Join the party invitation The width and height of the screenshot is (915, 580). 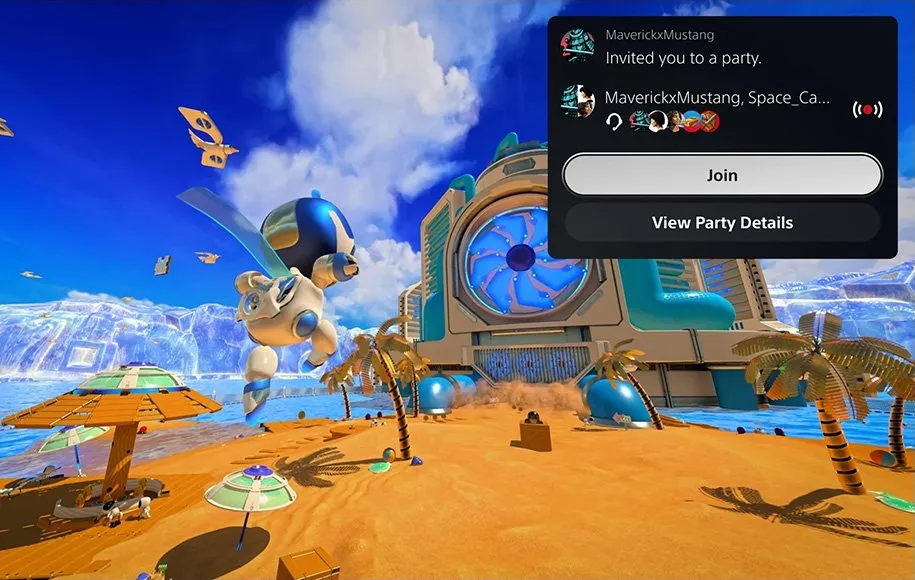click(722, 175)
